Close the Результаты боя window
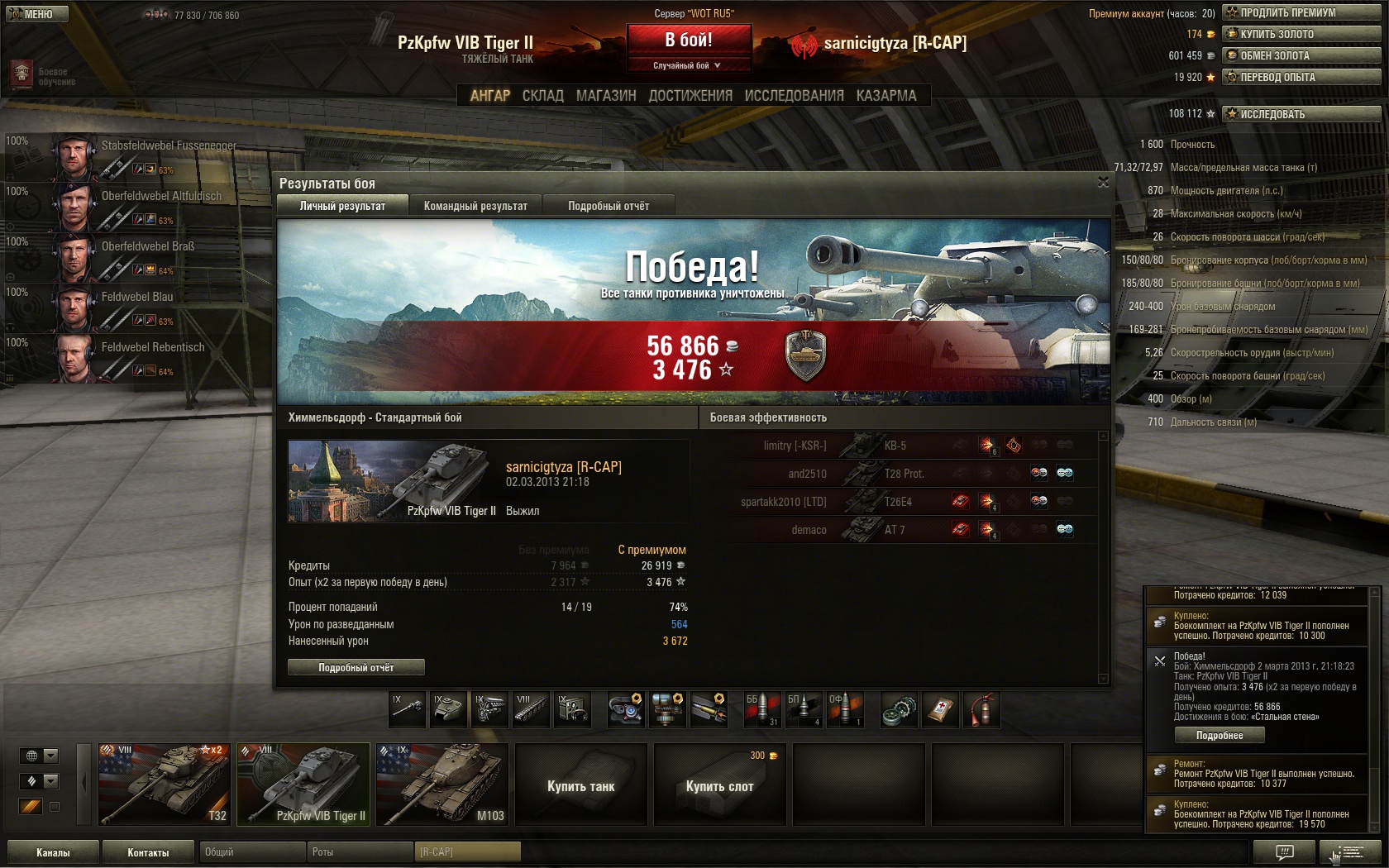 (1103, 182)
